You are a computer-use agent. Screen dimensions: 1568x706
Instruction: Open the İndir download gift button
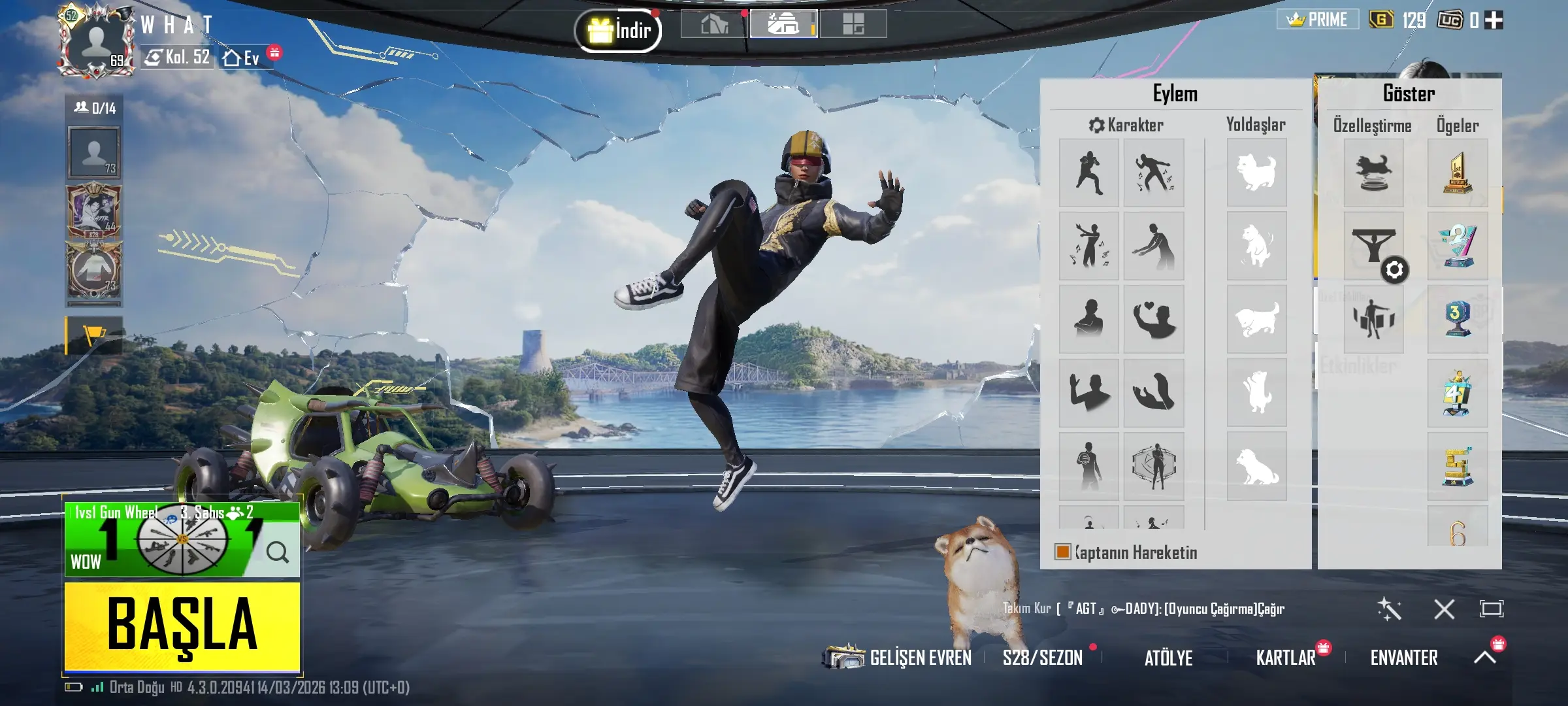coord(618,30)
